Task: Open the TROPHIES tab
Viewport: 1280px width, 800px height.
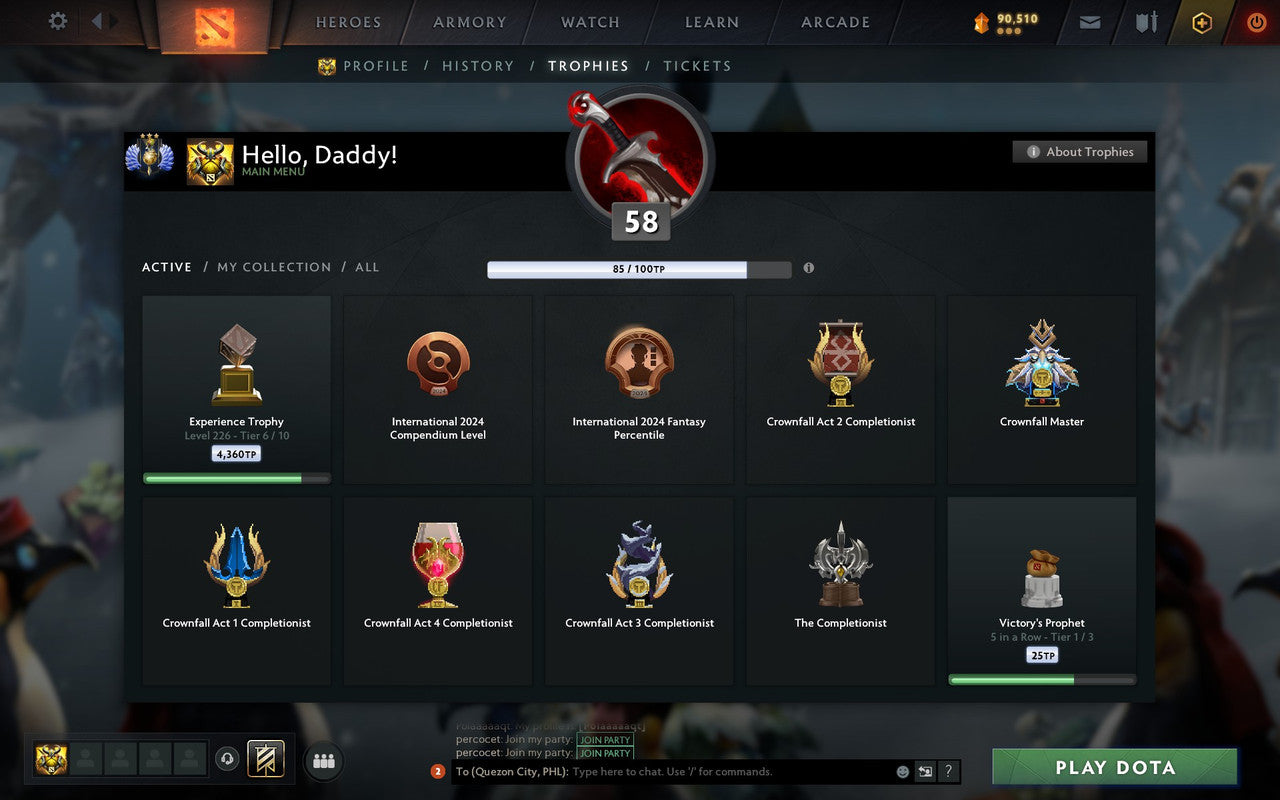Action: (x=588, y=65)
